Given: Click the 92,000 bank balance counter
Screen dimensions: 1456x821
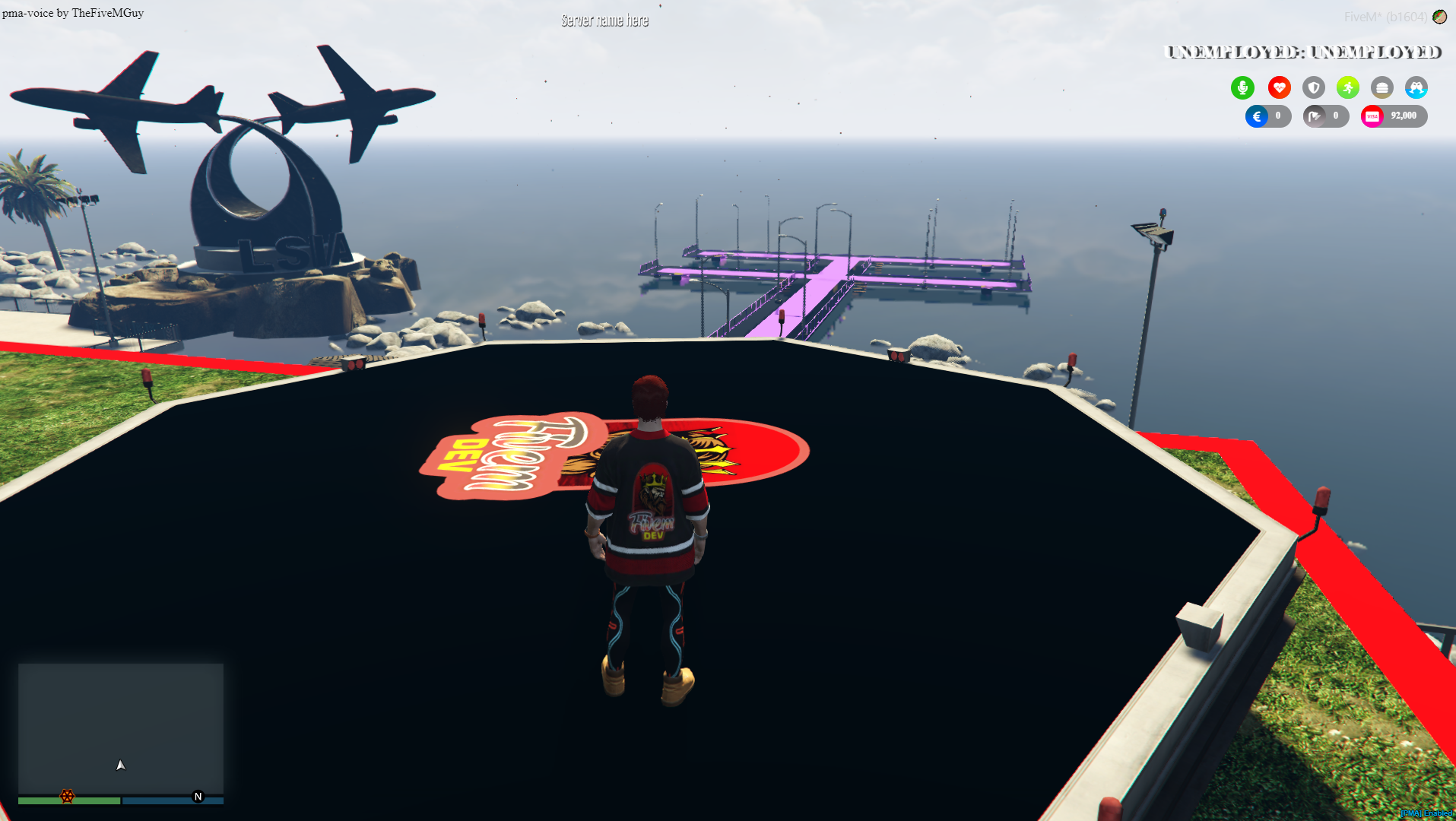Looking at the screenshot, I should pos(1403,116).
